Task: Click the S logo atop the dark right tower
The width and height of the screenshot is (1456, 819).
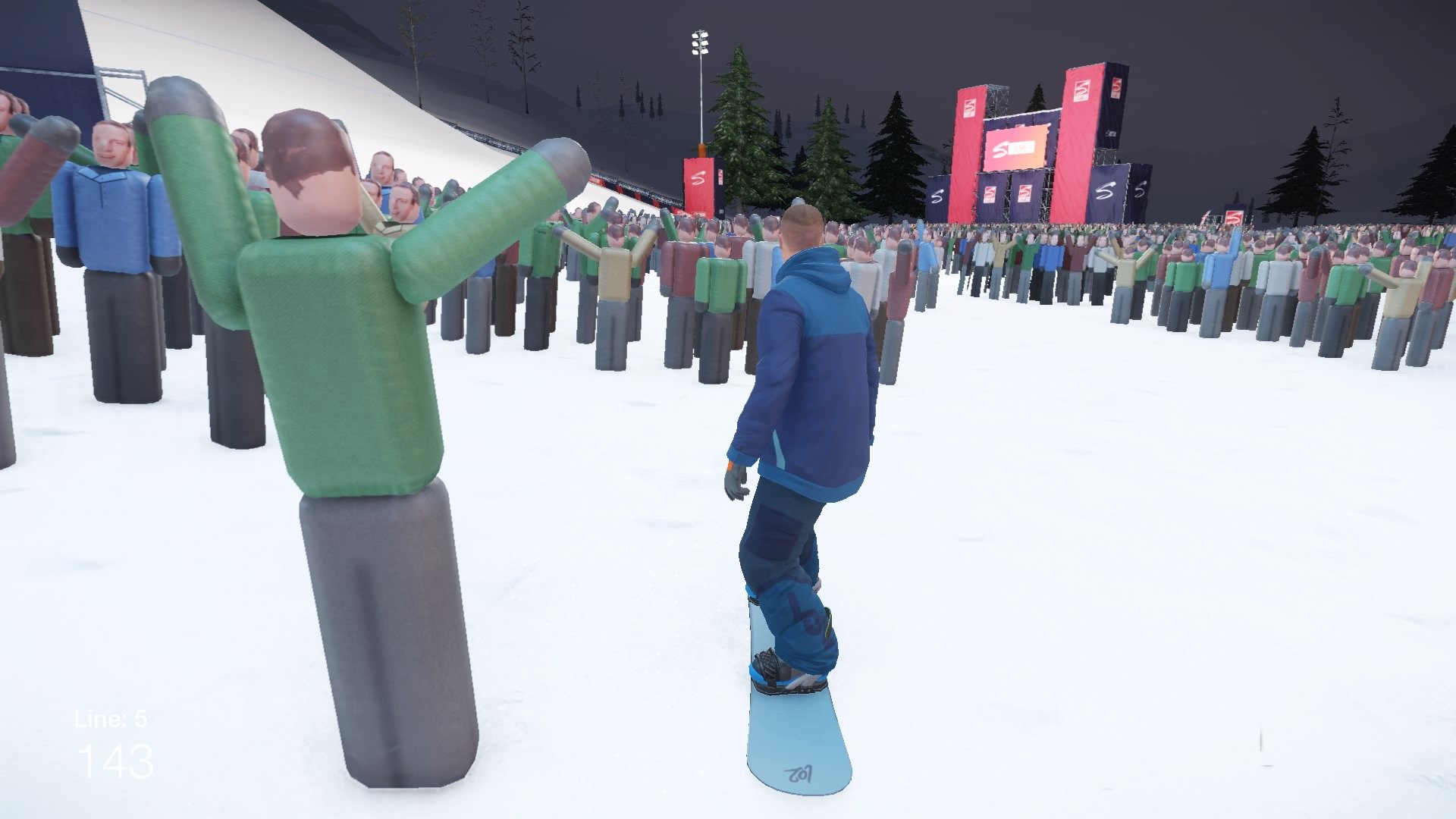Action: [x=1116, y=89]
